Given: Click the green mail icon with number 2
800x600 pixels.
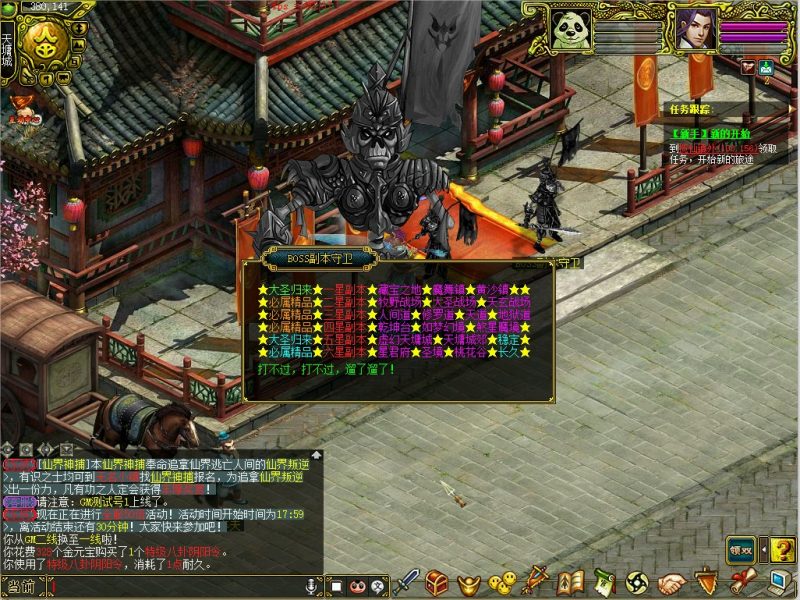Looking at the screenshot, I should 766,68.
